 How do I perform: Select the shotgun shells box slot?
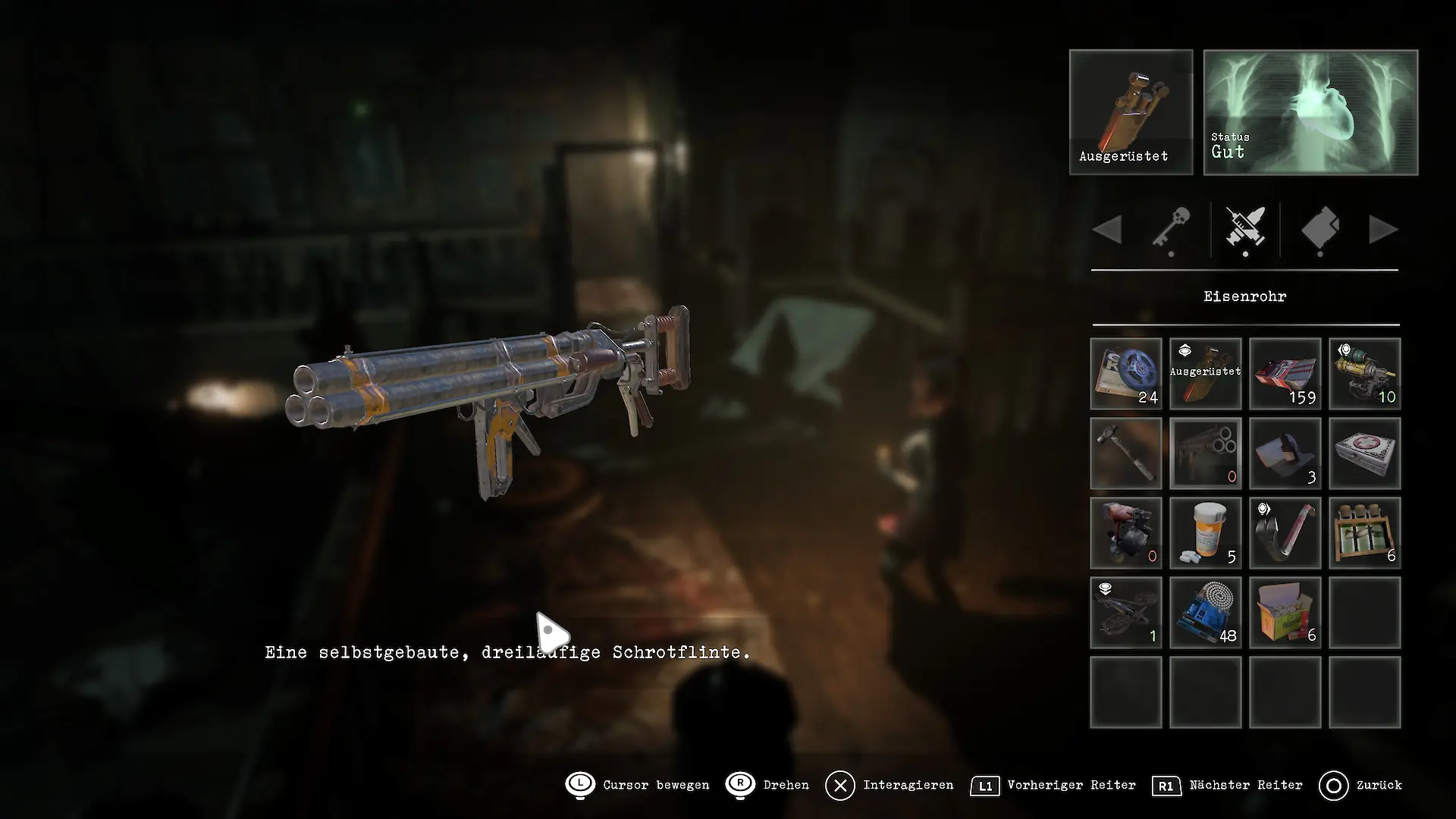pos(1285,613)
